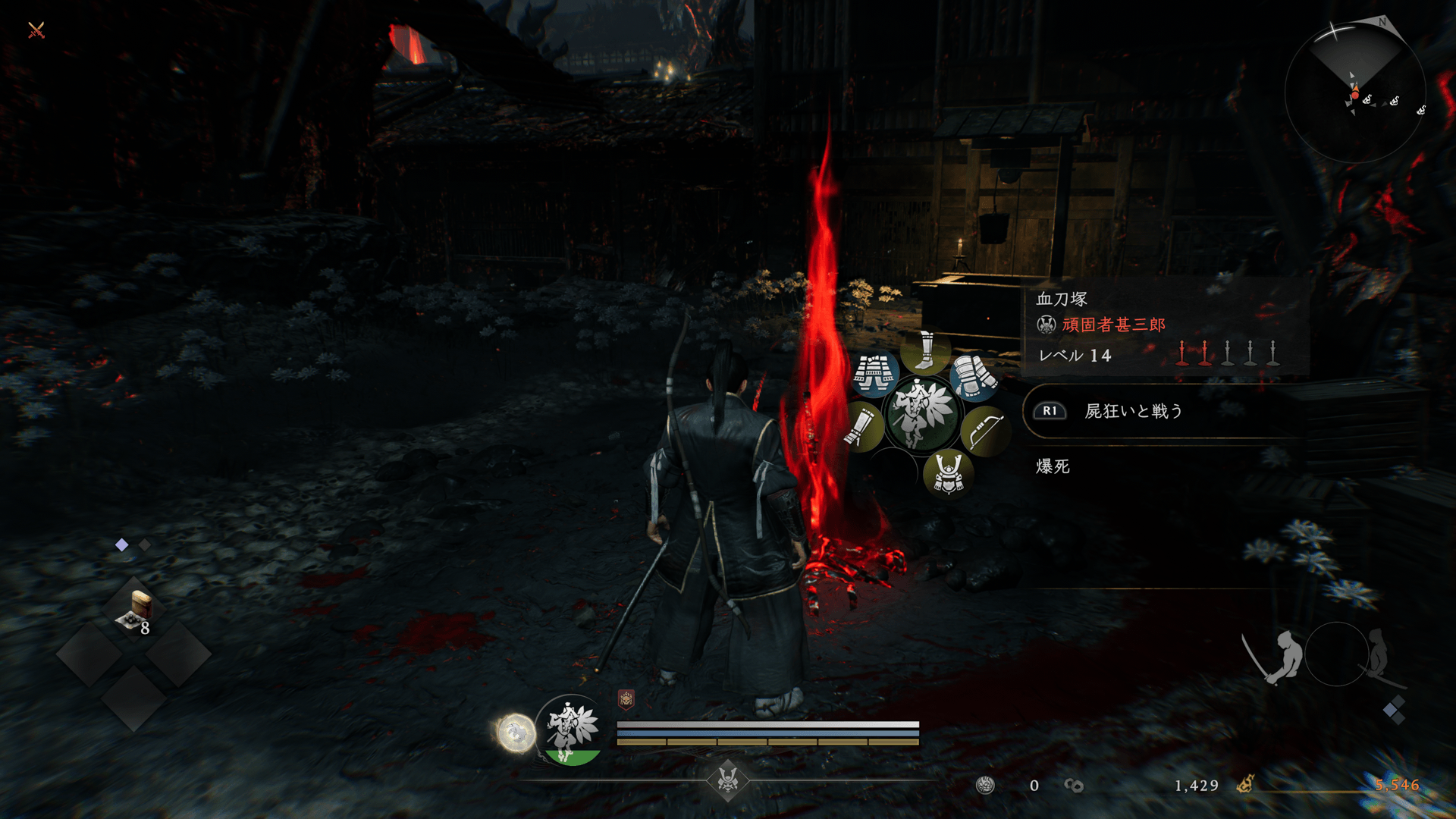Image resolution: width=1456 pixels, height=819 pixels.
Task: Click the kabuto emblem on the bottom bar
Action: point(728,780)
